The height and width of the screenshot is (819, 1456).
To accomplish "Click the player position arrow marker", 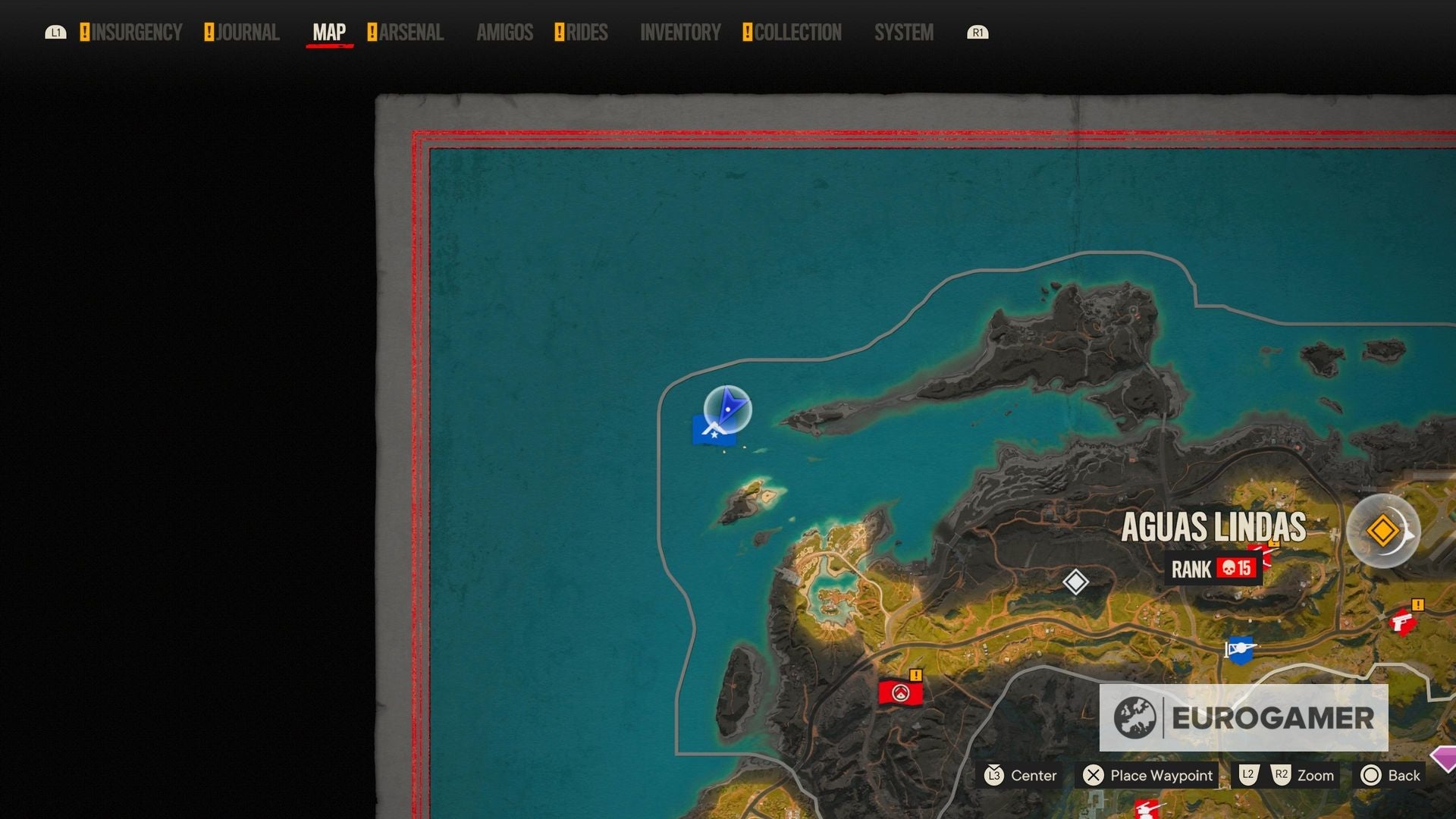I will [726, 409].
